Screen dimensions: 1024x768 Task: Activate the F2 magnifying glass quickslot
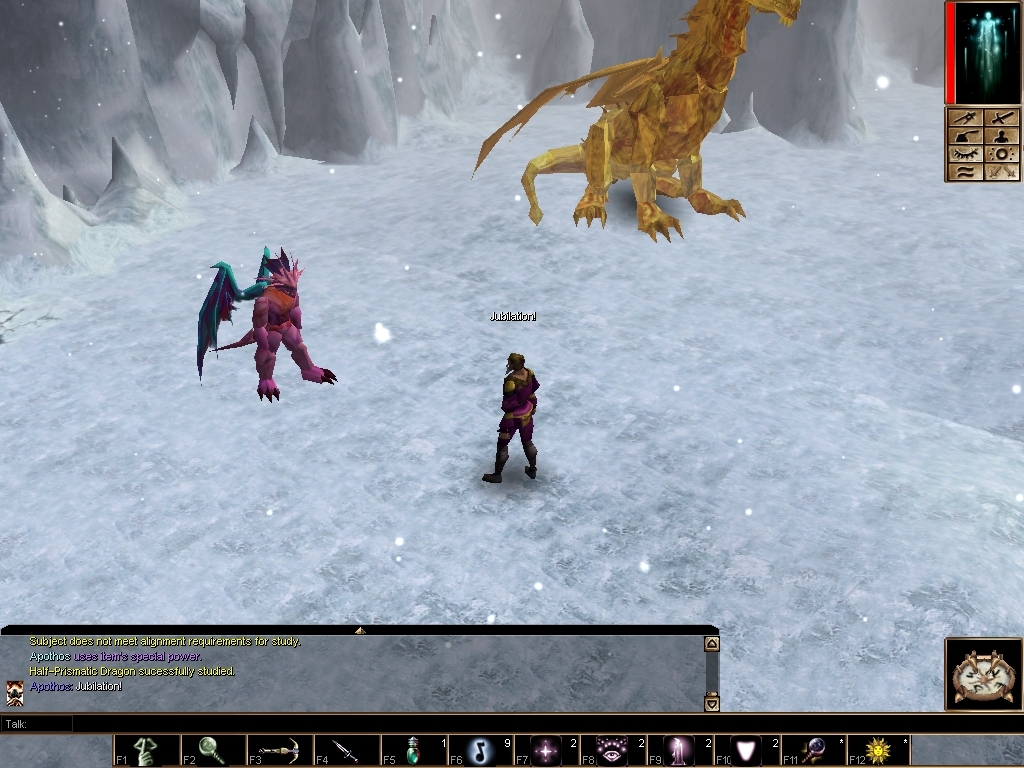pyautogui.click(x=213, y=751)
